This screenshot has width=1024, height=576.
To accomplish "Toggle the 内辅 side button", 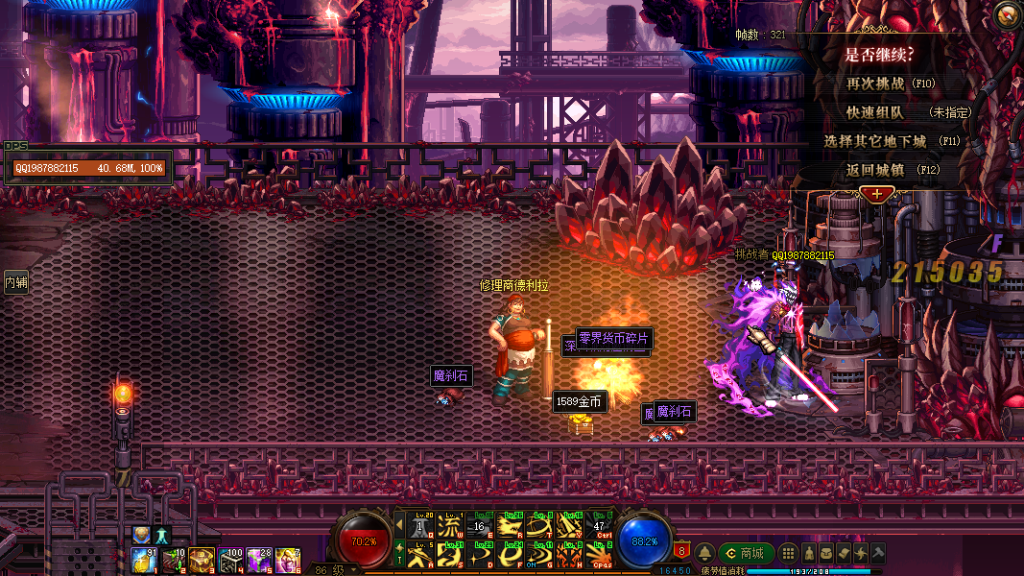I will tap(16, 283).
